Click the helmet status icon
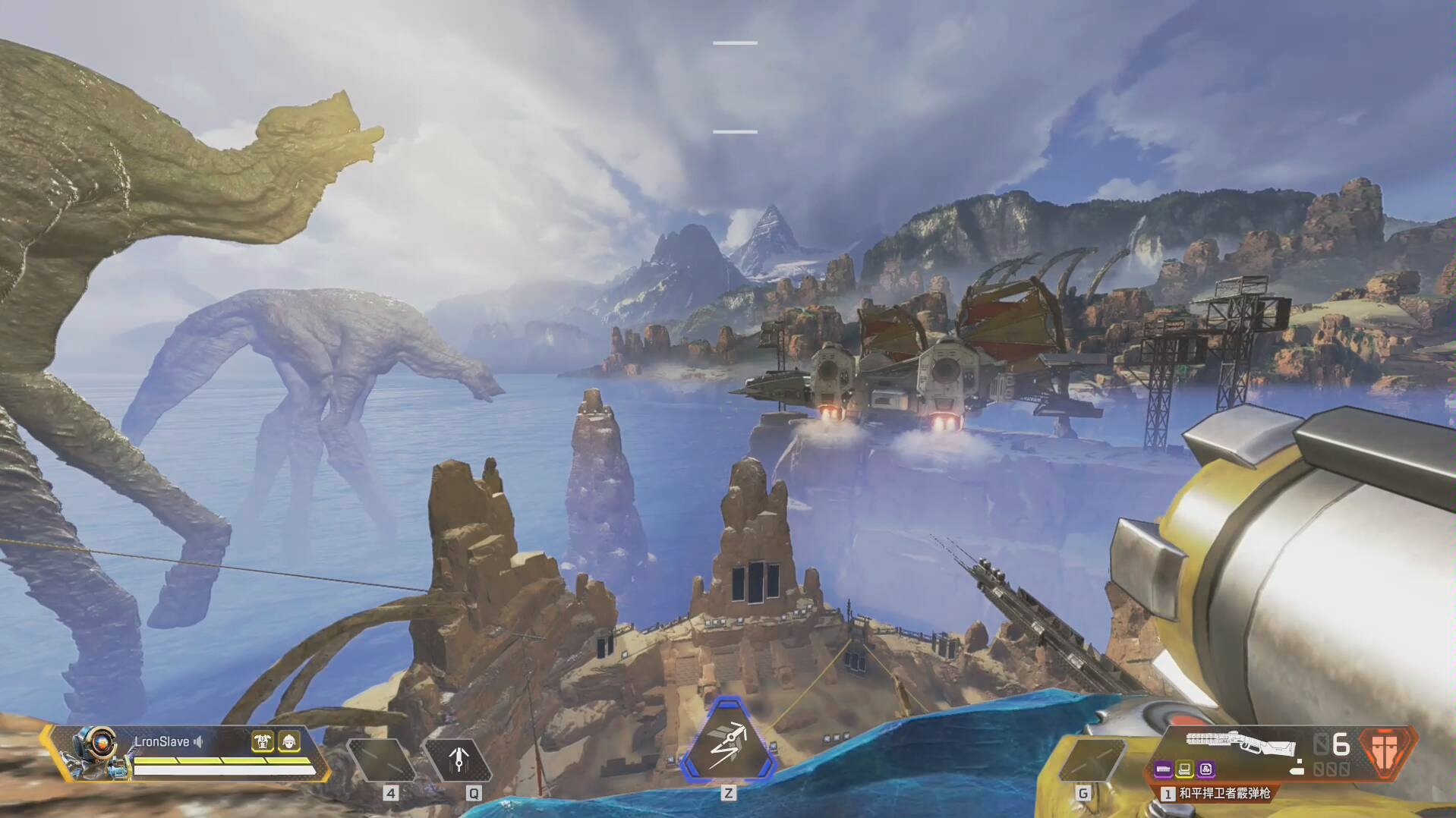 [288, 741]
